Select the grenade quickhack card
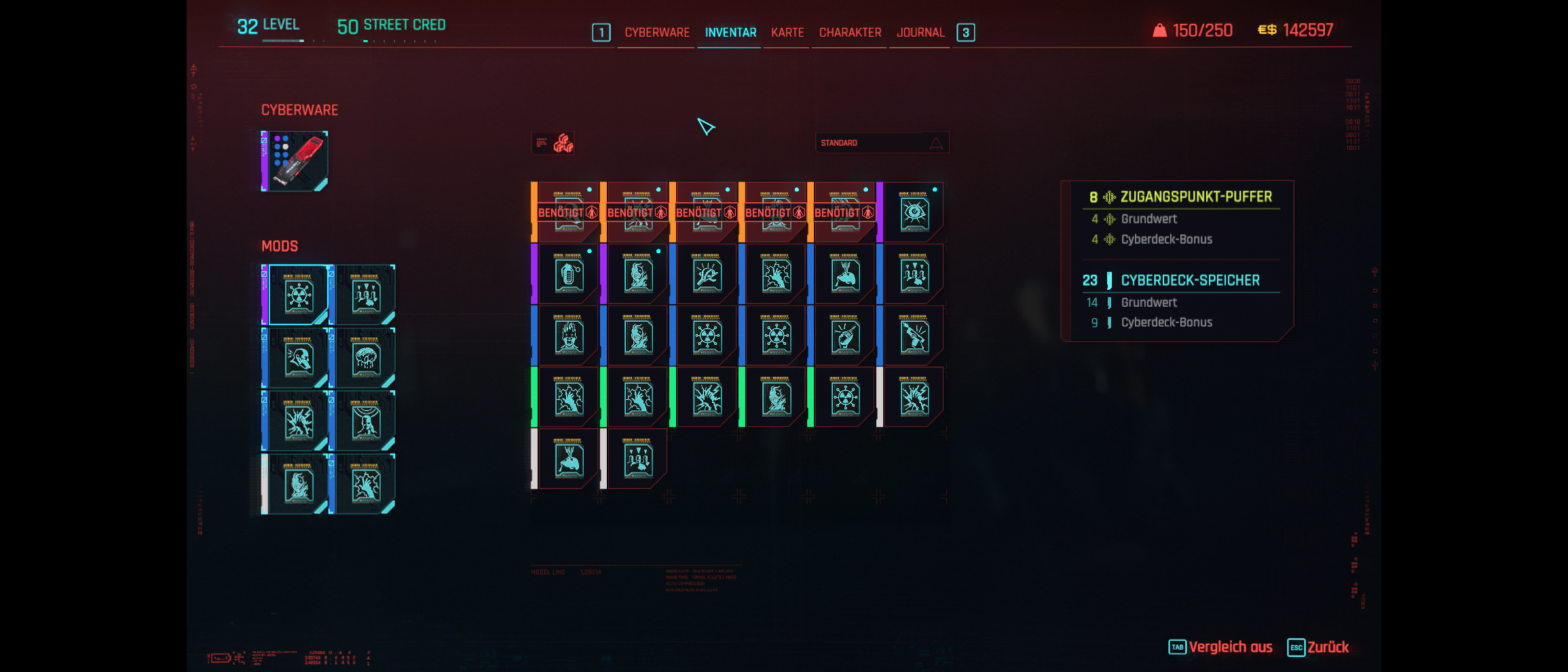1568x672 pixels. 567,274
